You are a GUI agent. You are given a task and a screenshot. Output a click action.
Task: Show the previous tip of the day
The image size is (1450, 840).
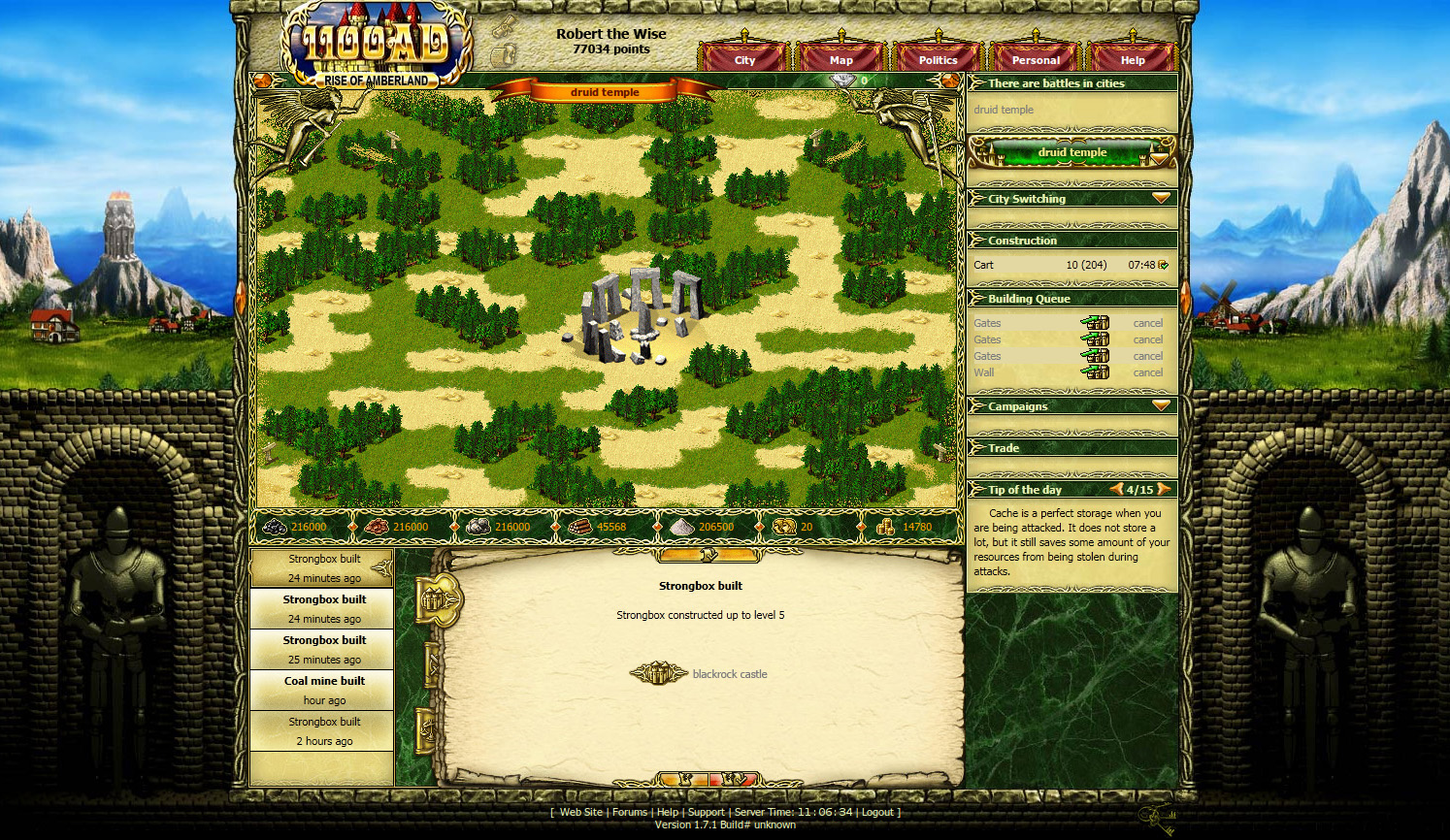pyautogui.click(x=1117, y=489)
